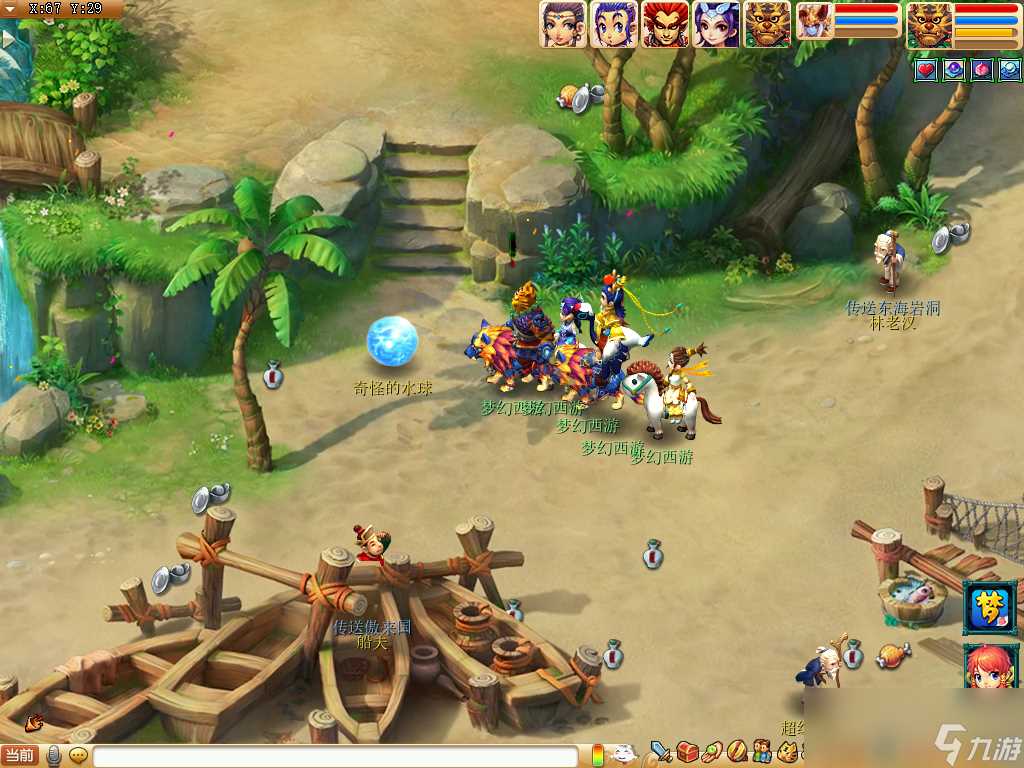1024x768 pixels.
Task: Expand the coordinates panel dropdown arrow
Action: [x=10, y=9]
